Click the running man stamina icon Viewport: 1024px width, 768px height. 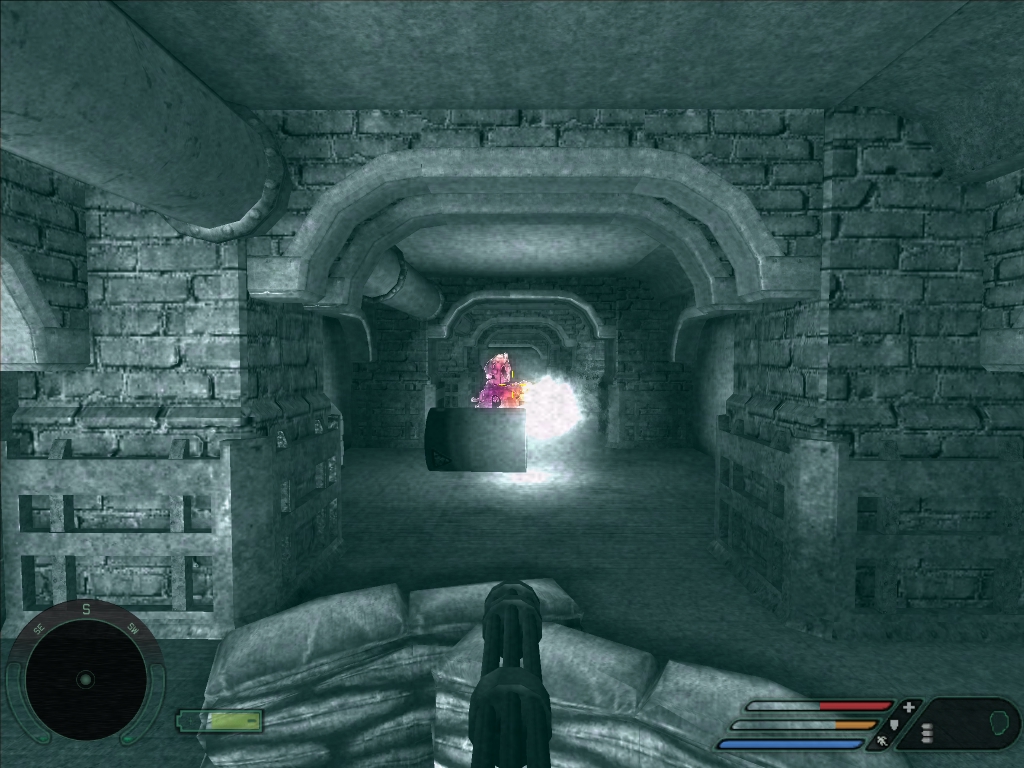pyautogui.click(x=882, y=742)
